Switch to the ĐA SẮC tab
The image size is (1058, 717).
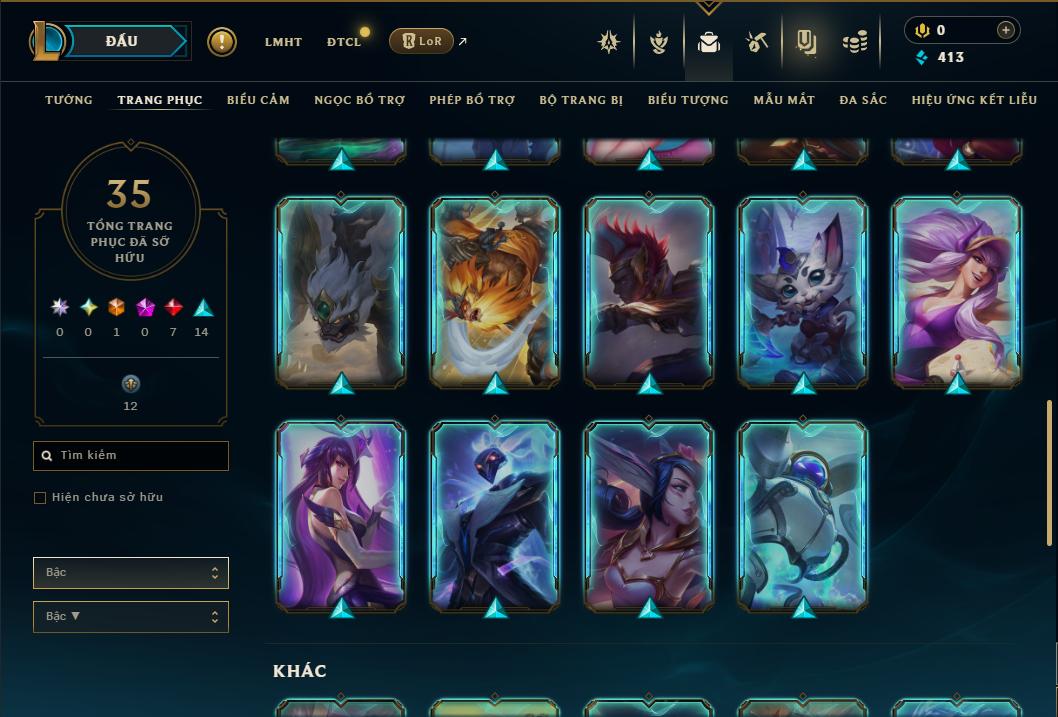click(x=863, y=100)
